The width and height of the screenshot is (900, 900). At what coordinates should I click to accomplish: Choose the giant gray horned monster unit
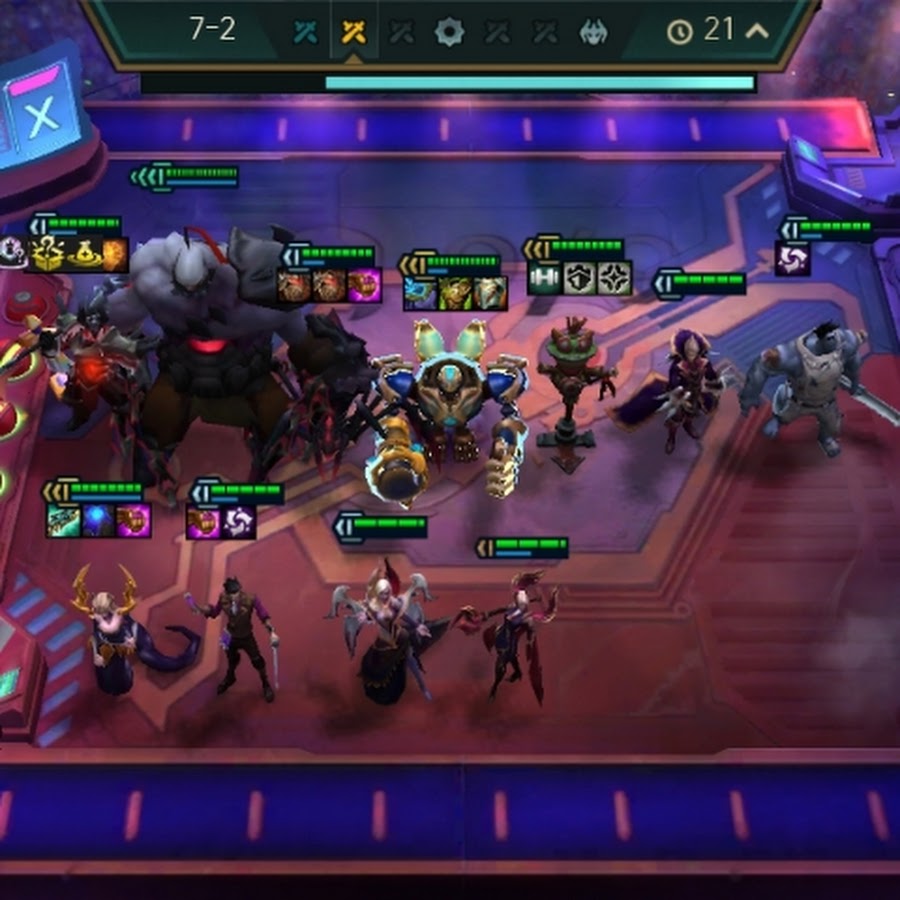click(205, 340)
